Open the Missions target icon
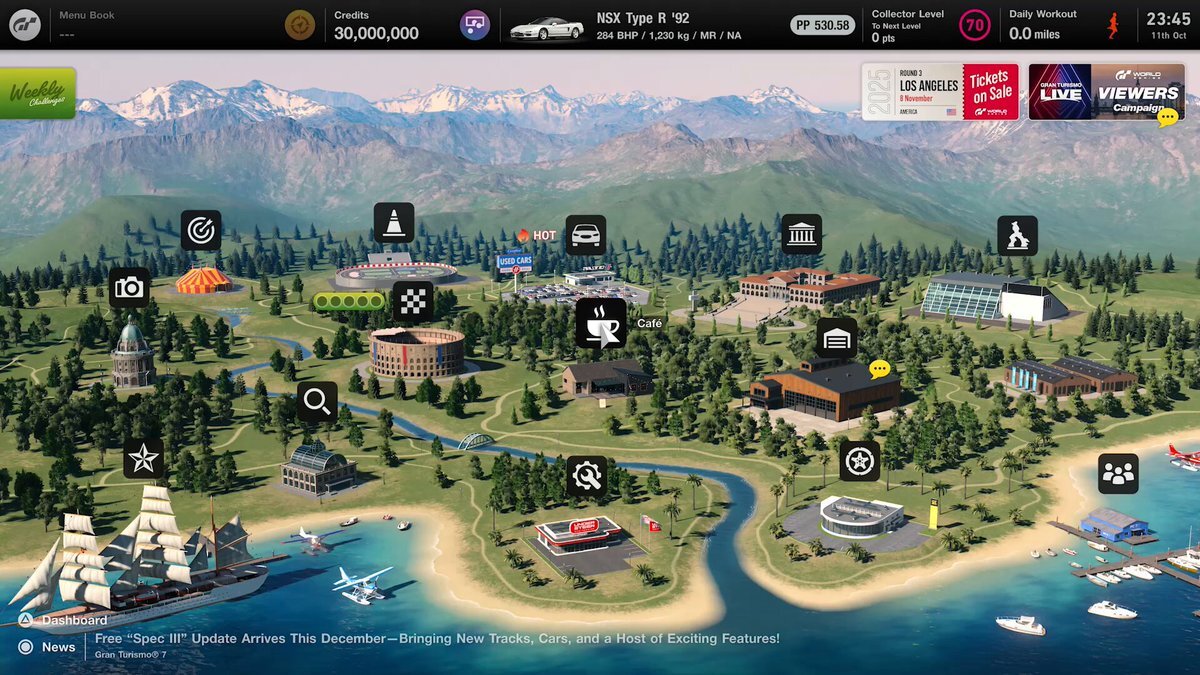 [200, 230]
